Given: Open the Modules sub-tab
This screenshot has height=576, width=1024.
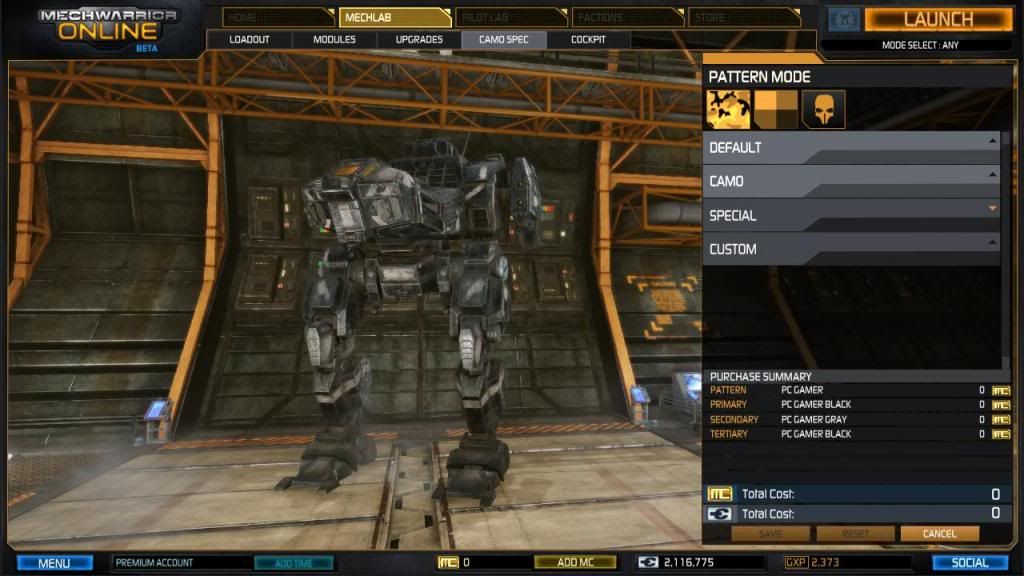Looking at the screenshot, I should pos(334,40).
